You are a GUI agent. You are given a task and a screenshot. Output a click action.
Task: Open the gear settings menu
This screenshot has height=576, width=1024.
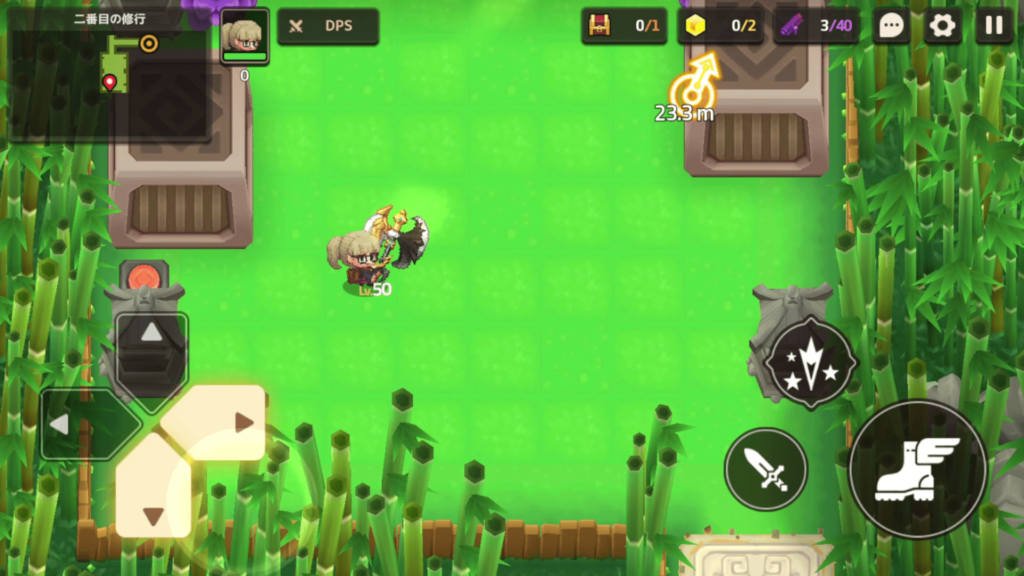[942, 26]
